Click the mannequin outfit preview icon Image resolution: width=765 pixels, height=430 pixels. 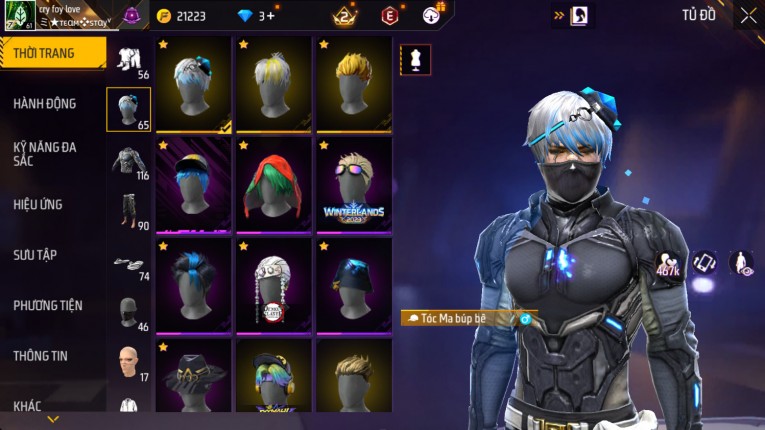[x=416, y=60]
